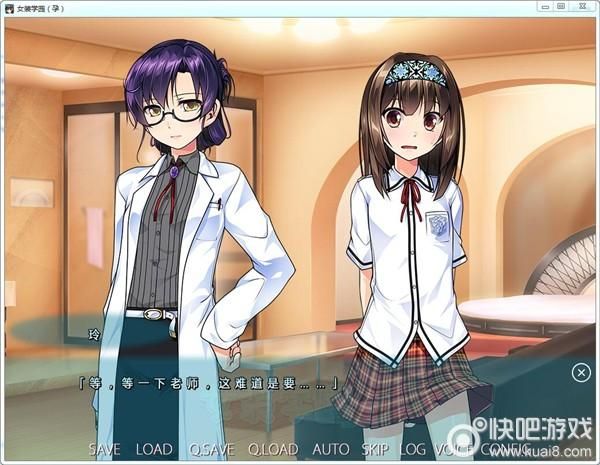Activate SKIP mode
Viewport: 600px width, 465px height.
tap(376, 450)
